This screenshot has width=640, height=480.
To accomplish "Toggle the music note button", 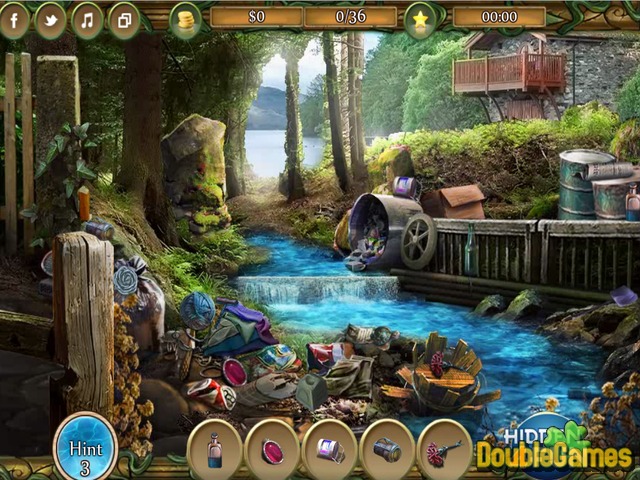I will 88,20.
